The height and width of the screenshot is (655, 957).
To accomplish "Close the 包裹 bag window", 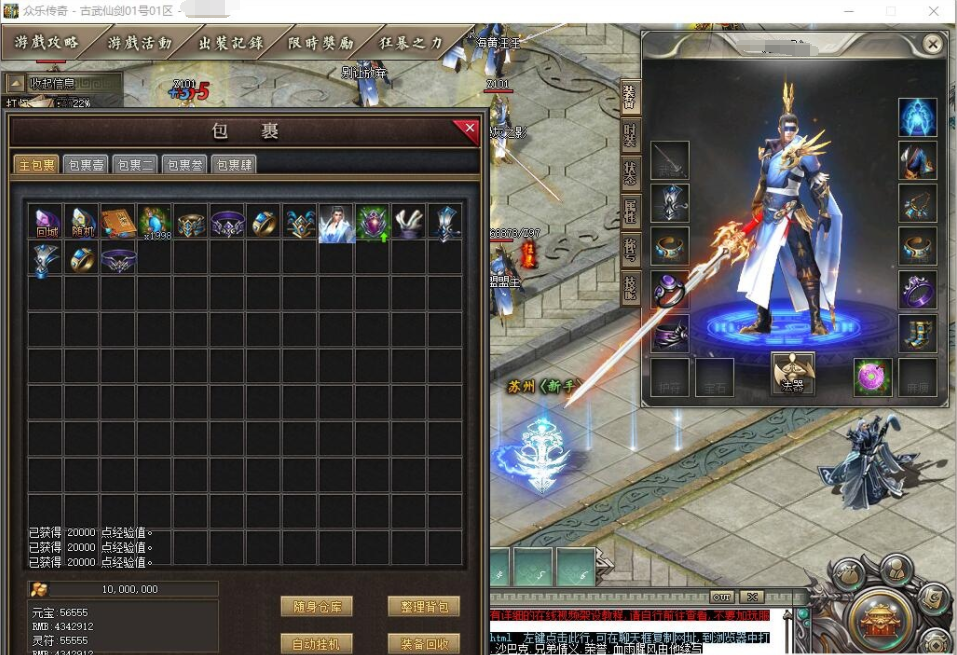I will pos(466,128).
